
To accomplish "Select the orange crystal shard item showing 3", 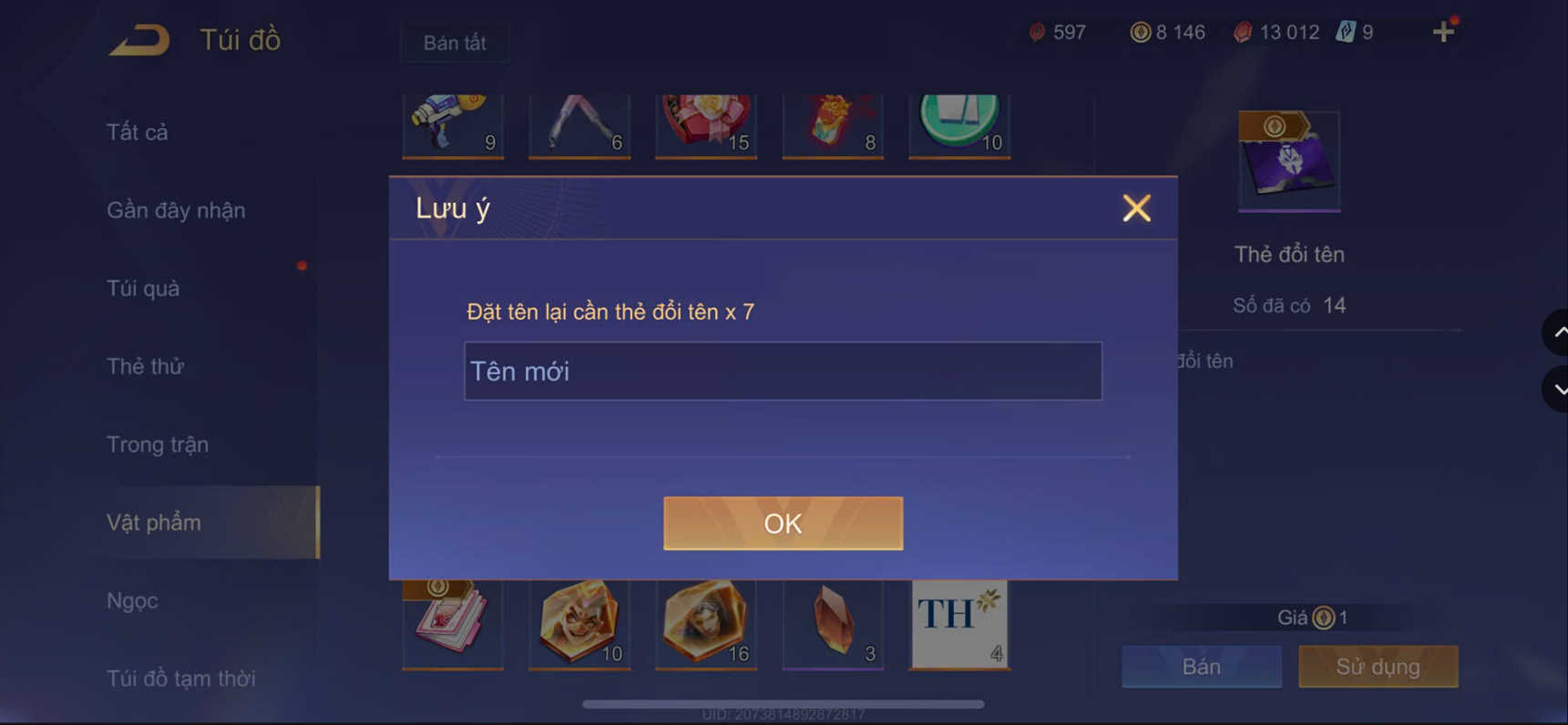I will tap(832, 622).
